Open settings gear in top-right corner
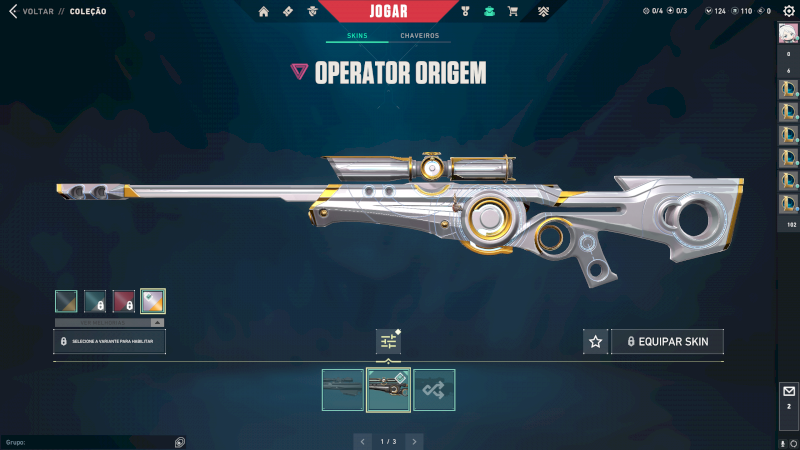The height and width of the screenshot is (450, 800). (788, 11)
